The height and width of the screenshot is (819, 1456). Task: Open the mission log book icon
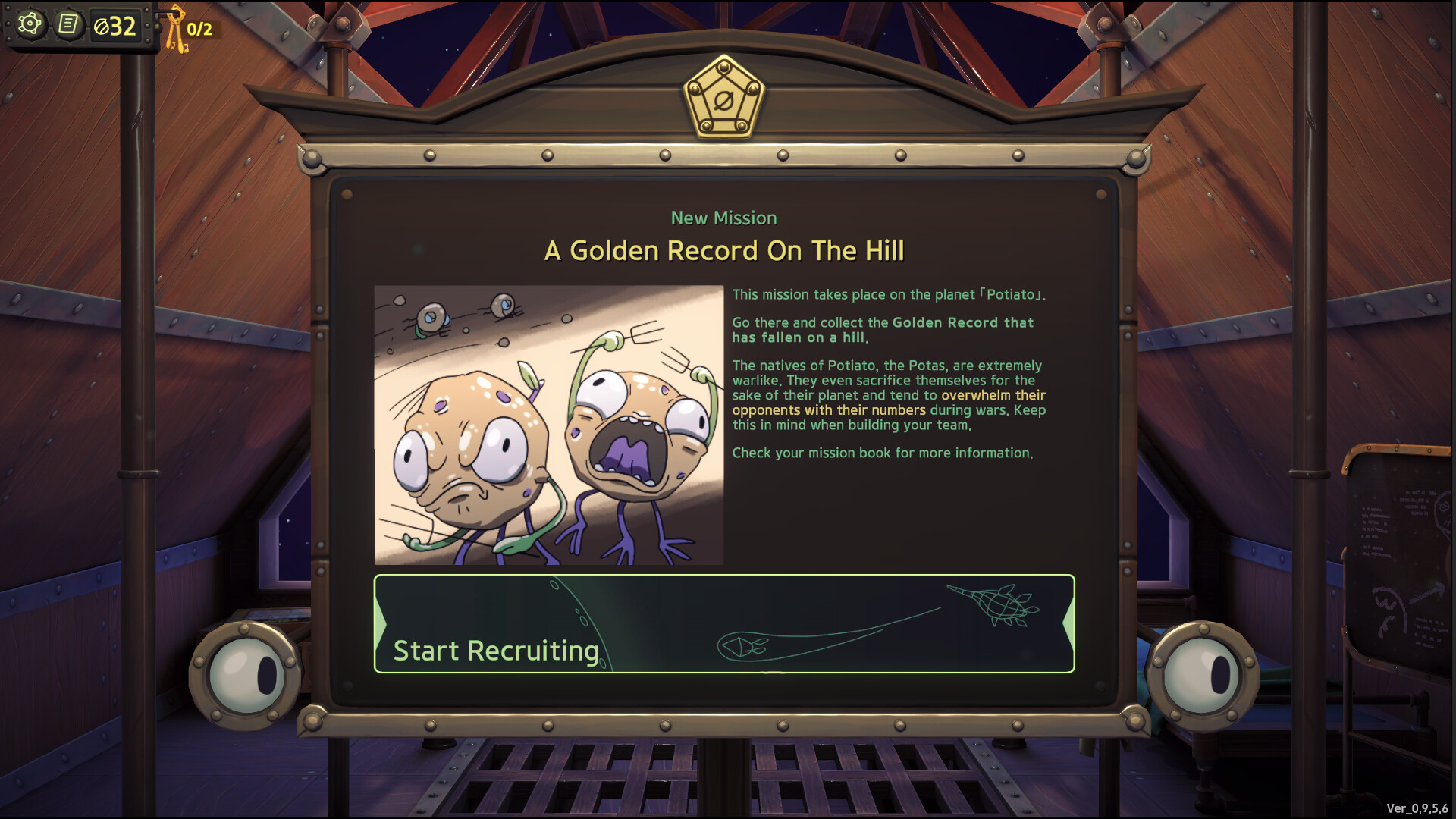69,24
